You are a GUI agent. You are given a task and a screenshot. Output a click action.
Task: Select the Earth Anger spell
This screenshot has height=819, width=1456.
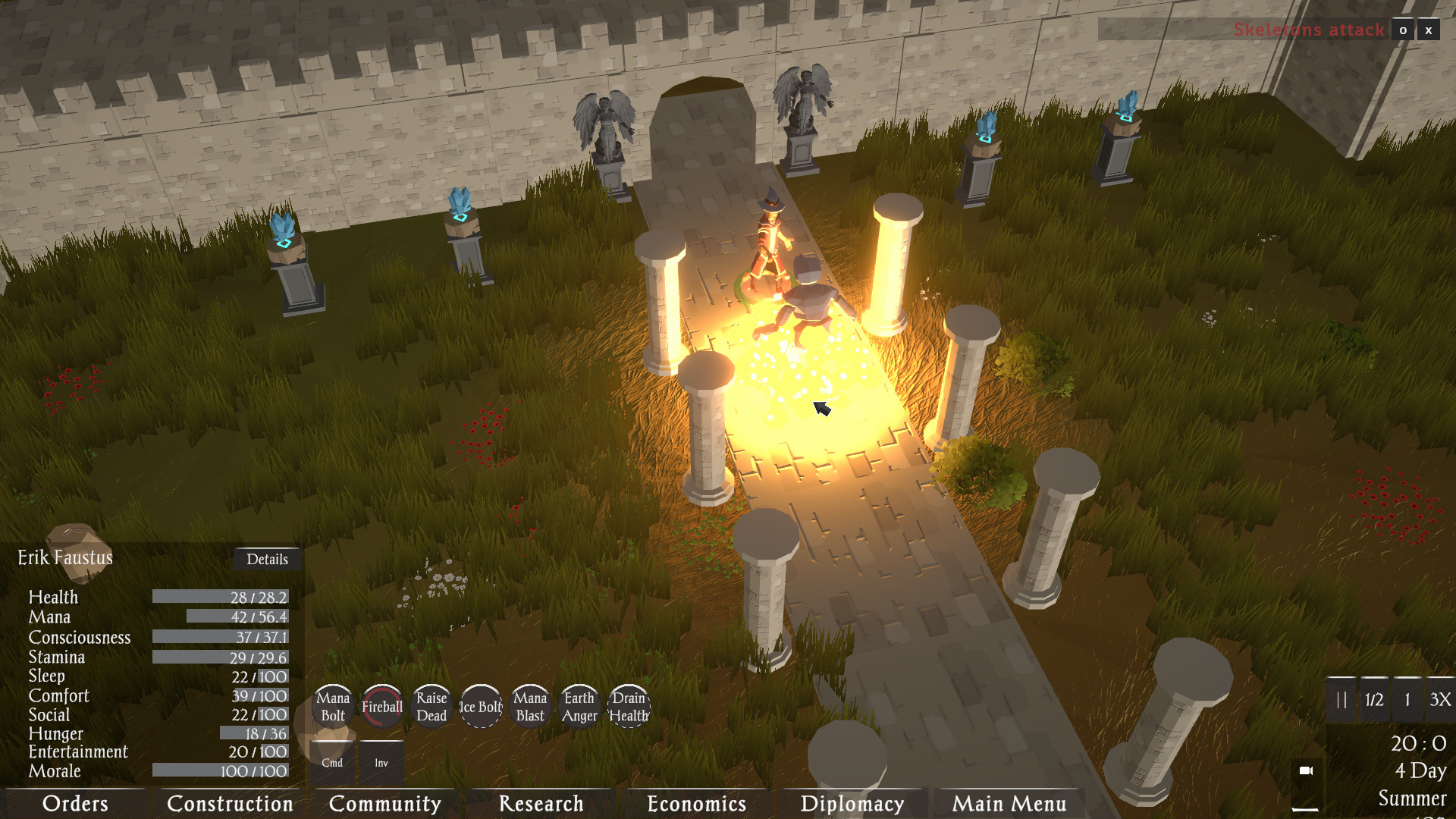tap(579, 706)
